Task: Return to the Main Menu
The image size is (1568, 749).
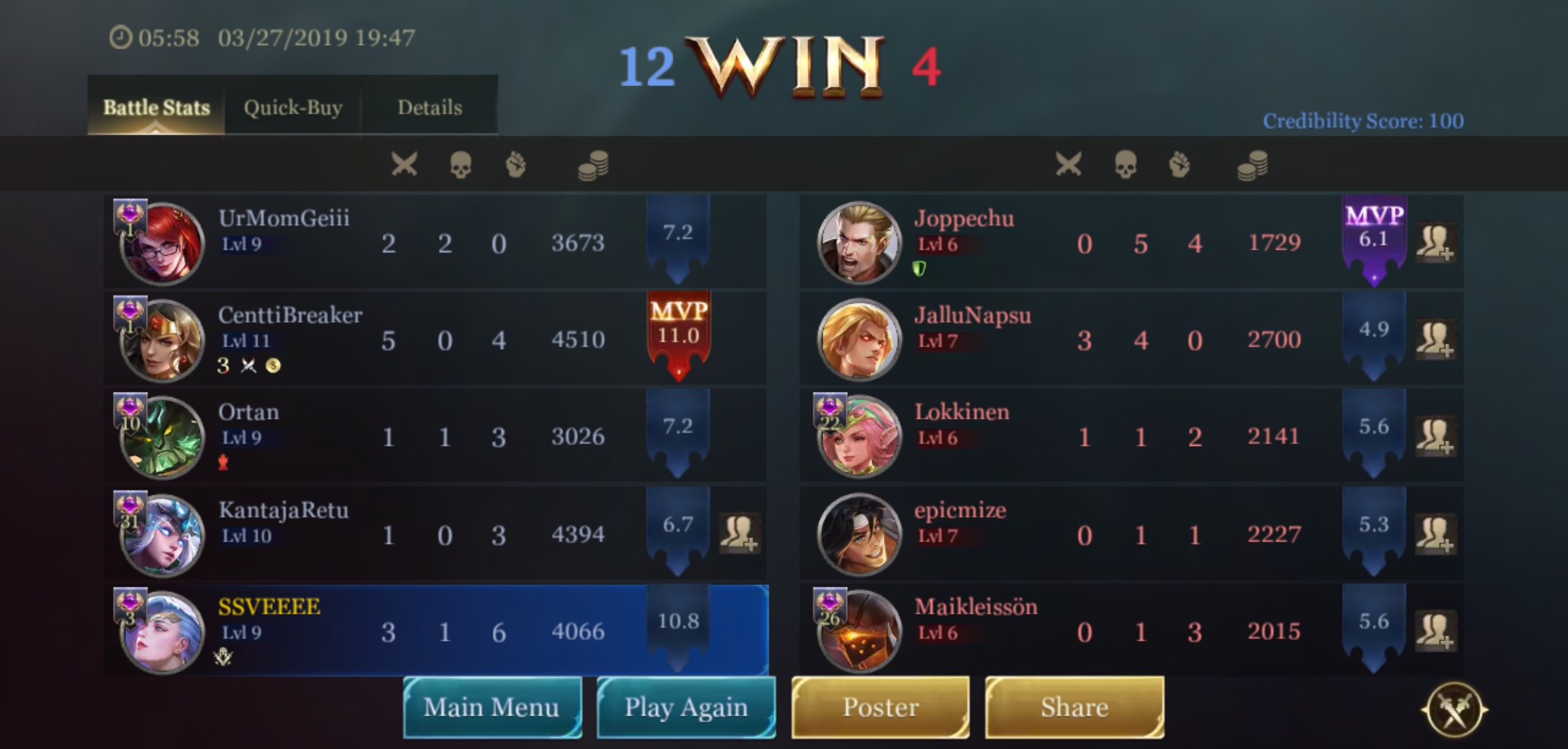Action: 492,707
